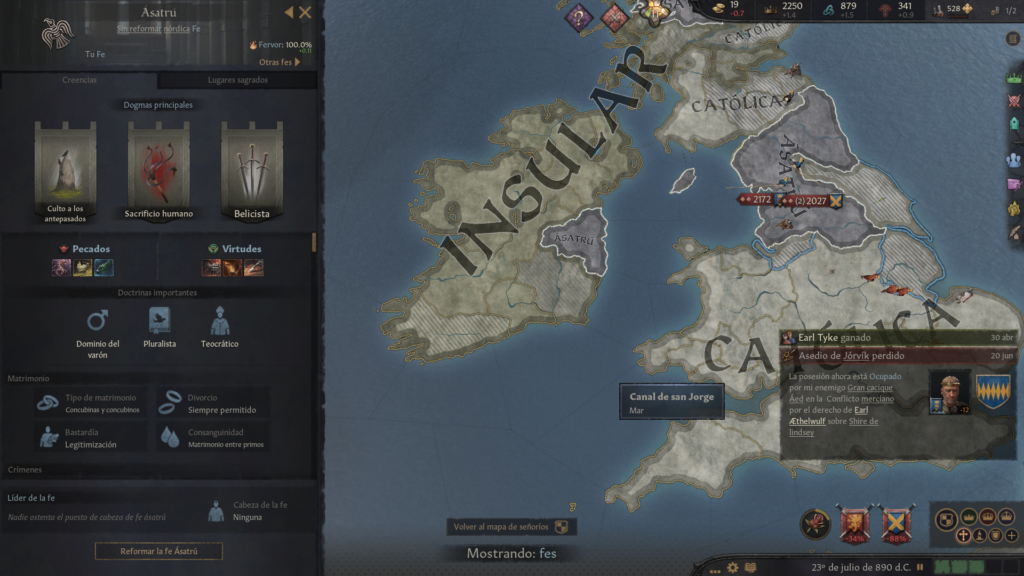This screenshot has height=576, width=1024.
Task: Inspect the Pluralista doctrine icon
Action: point(159,329)
